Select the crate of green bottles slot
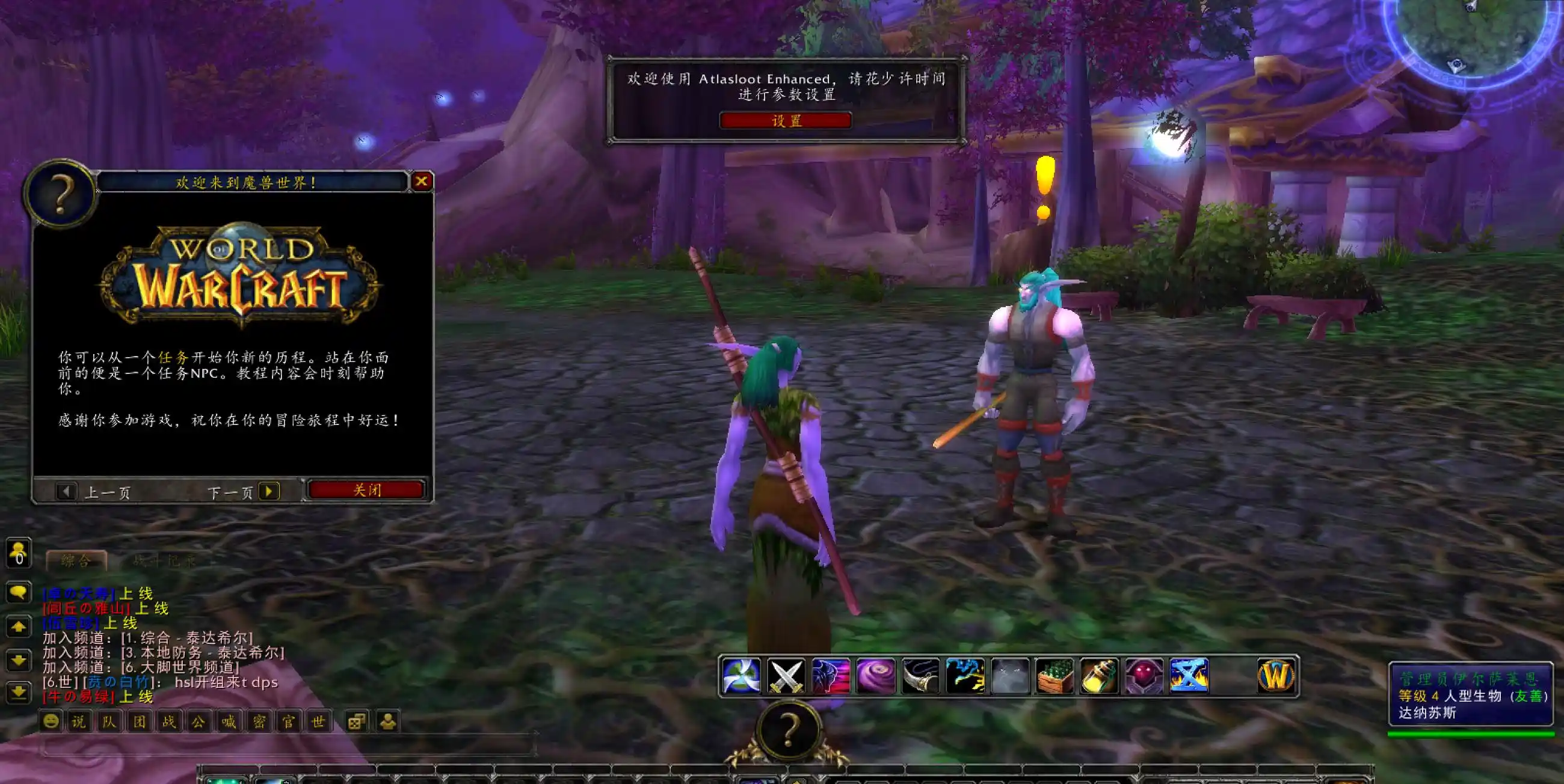The width and height of the screenshot is (1564, 784). 1054,676
